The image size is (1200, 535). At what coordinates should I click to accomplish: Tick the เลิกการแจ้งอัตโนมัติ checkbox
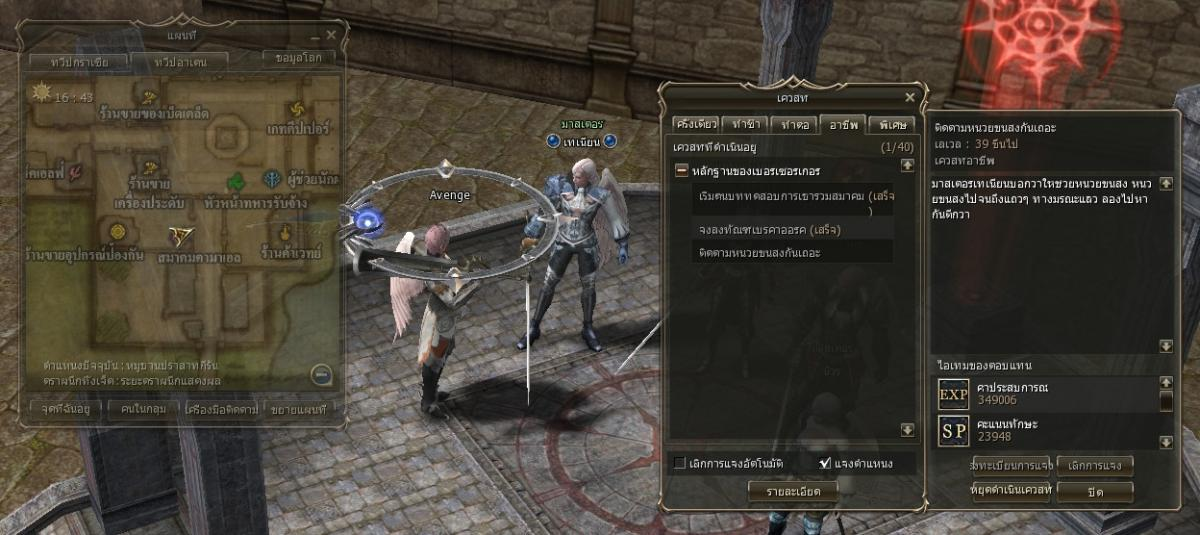click(680, 463)
